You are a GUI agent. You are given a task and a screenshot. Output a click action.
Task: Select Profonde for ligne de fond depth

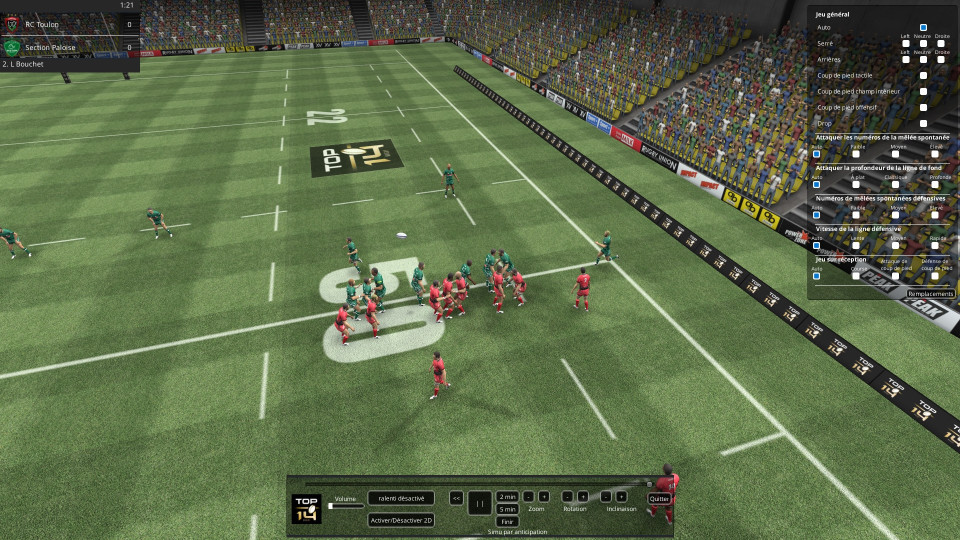936,183
